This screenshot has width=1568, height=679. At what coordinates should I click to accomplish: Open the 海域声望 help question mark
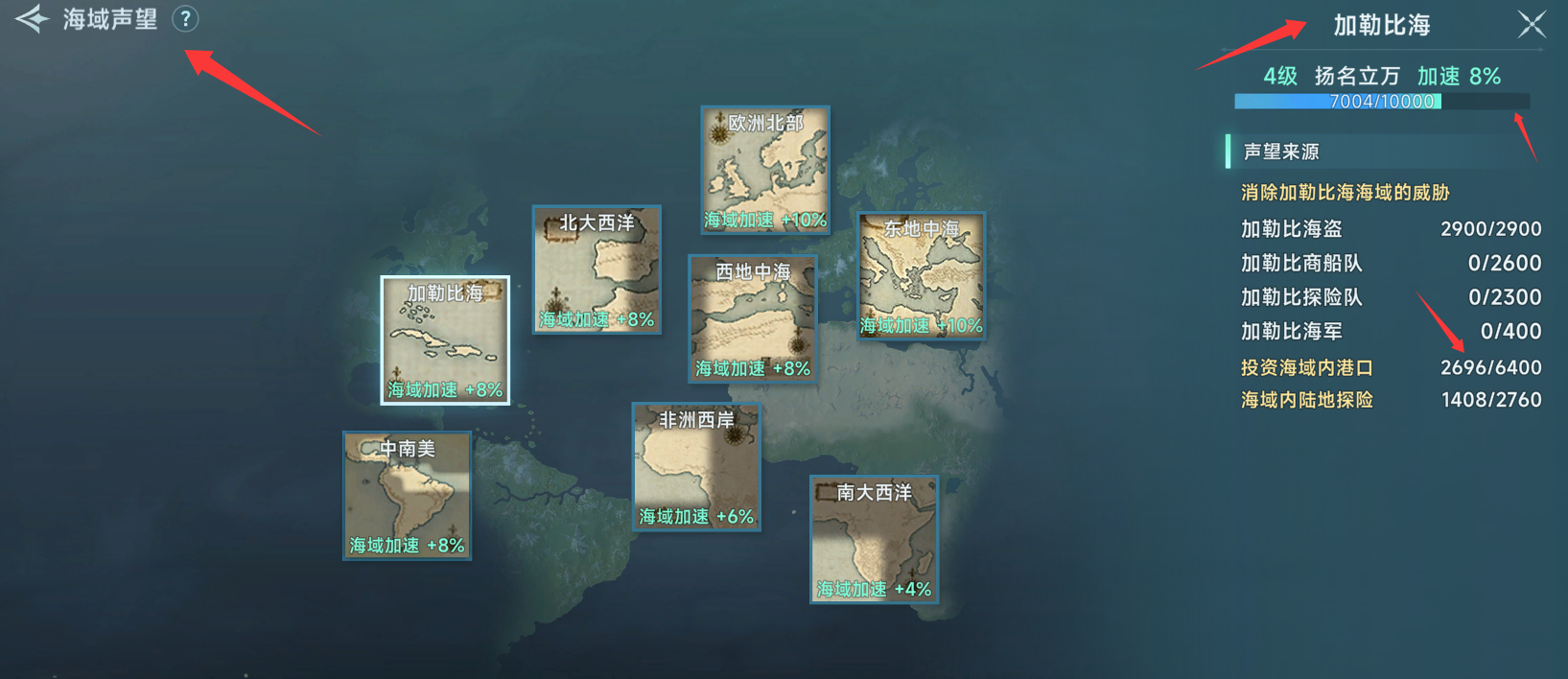pos(185,18)
